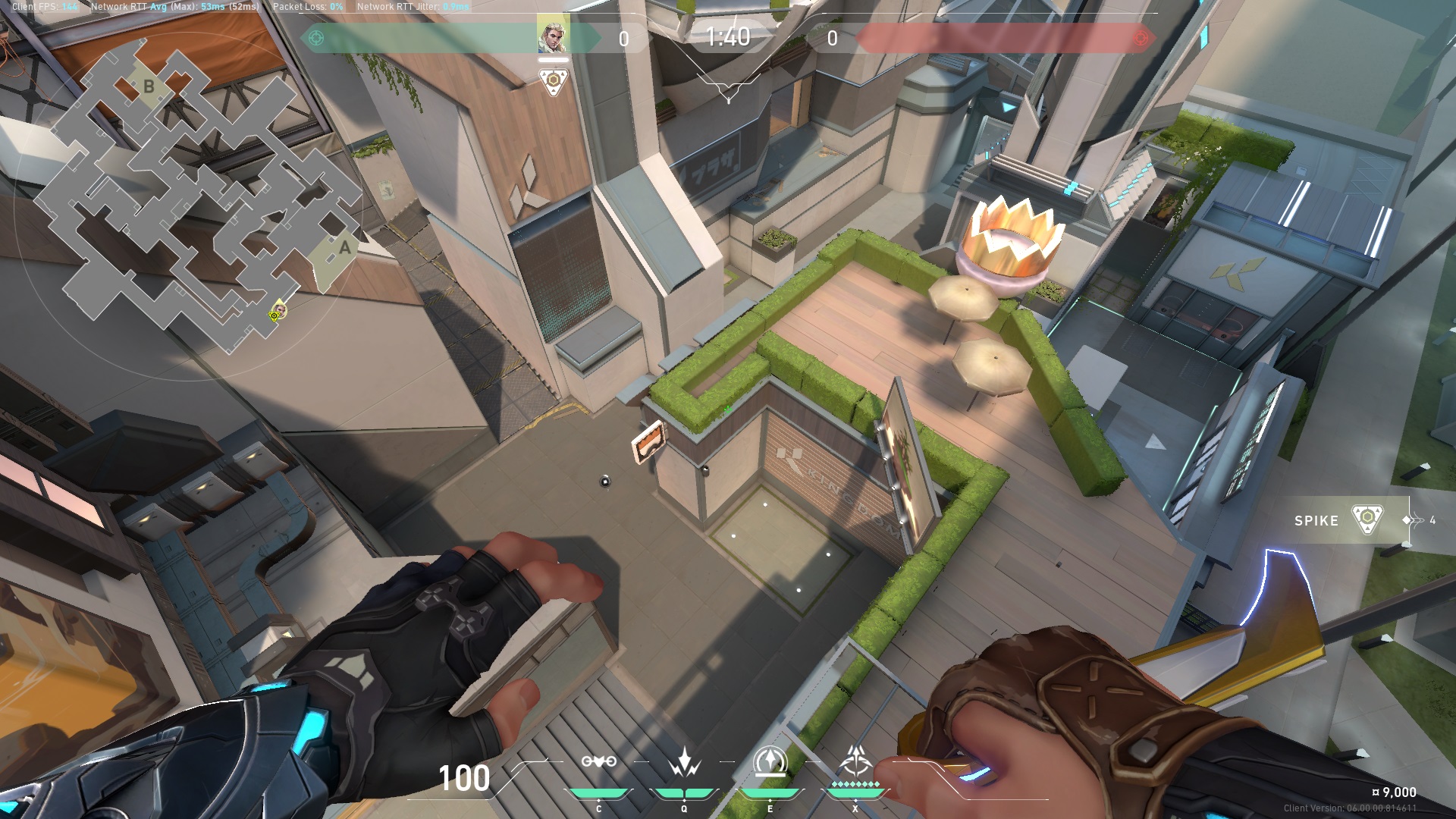Image resolution: width=1456 pixels, height=819 pixels.
Task: Activate the Recon Bolt ability icon
Action: tap(770, 761)
